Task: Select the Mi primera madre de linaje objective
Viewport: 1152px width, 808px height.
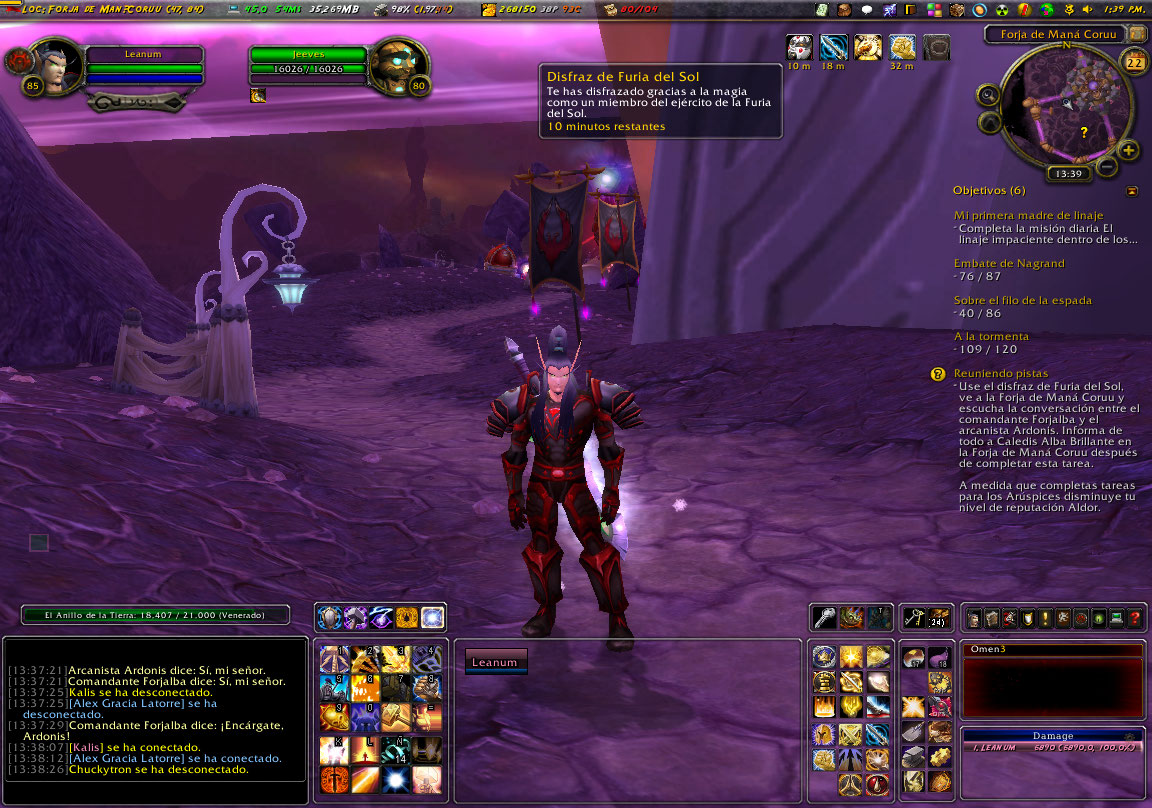Action: click(x=1028, y=215)
